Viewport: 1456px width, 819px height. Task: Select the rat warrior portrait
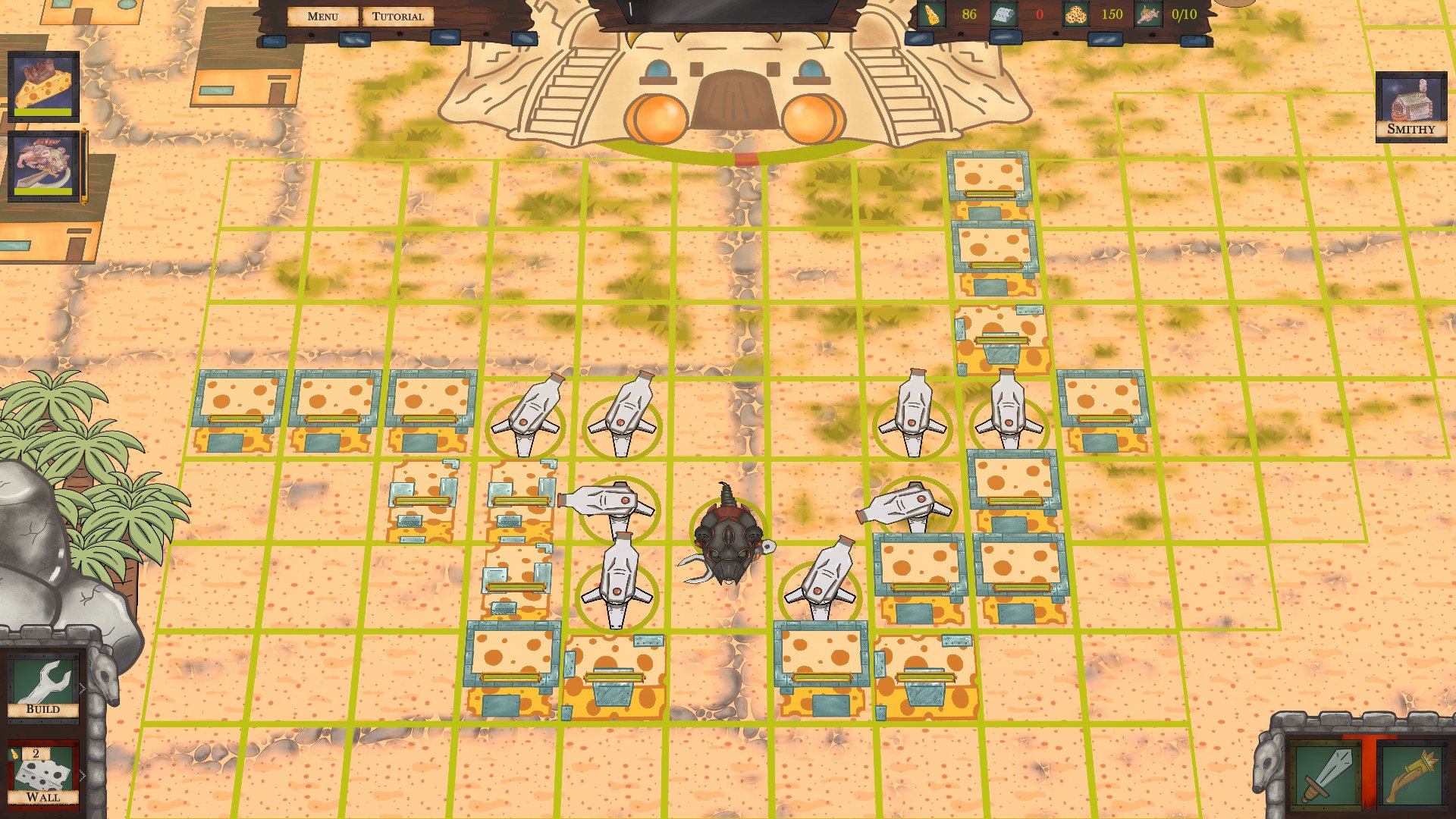point(43,165)
